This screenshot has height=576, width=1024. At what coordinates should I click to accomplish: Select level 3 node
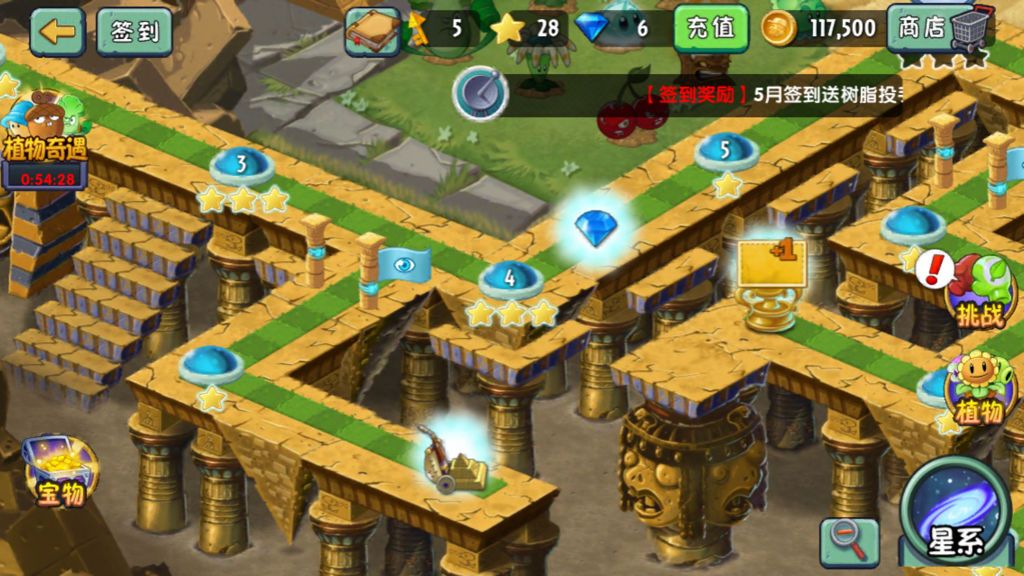(242, 165)
